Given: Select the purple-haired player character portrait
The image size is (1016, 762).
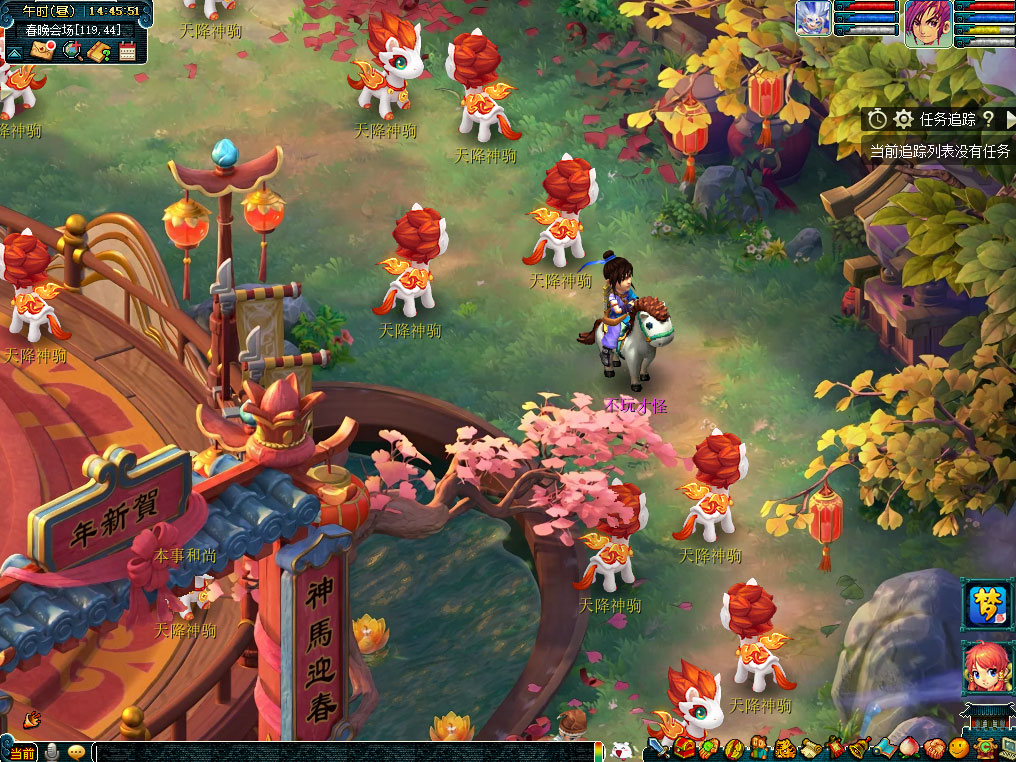Looking at the screenshot, I should [927, 22].
